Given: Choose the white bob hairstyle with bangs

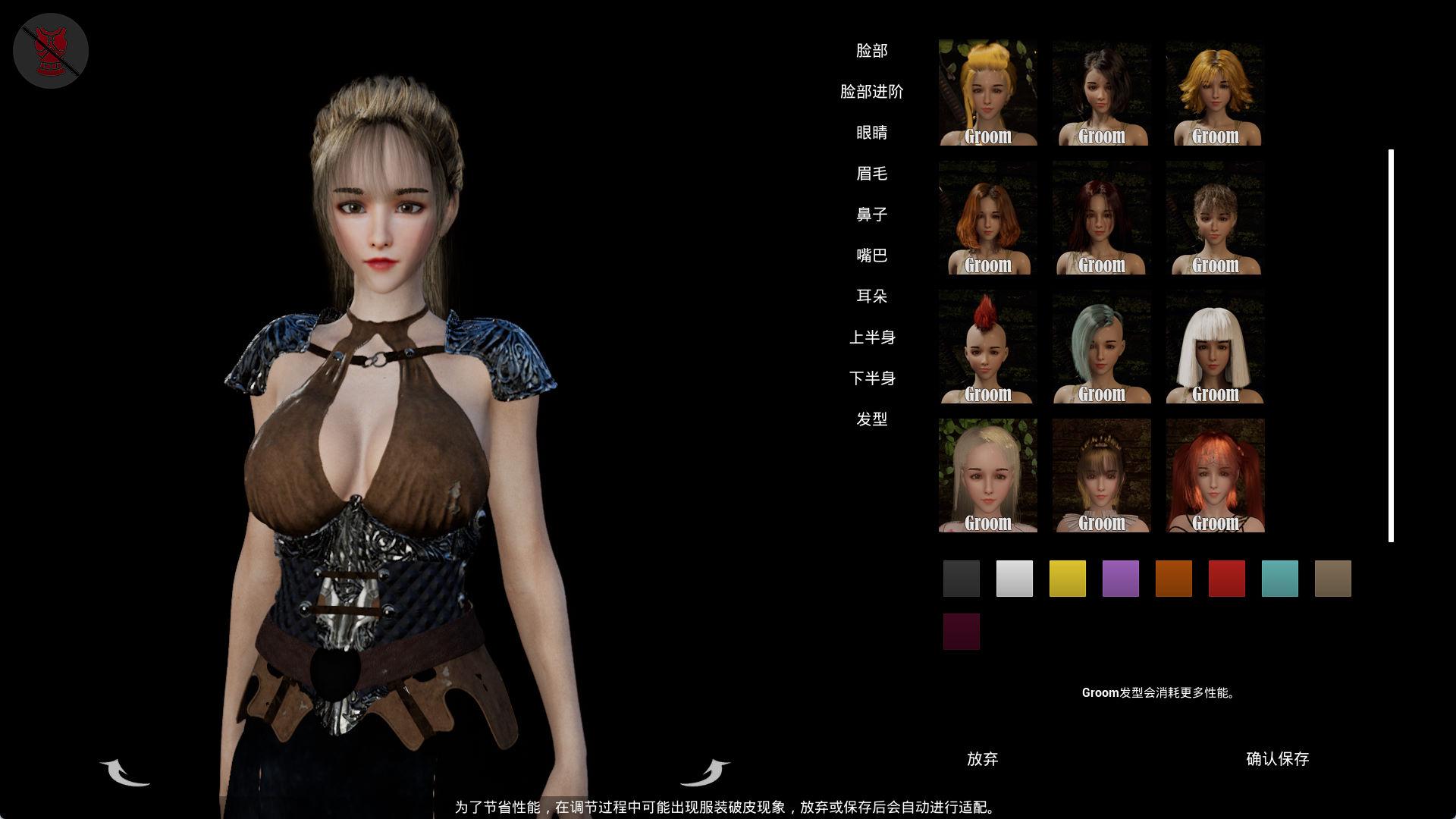Looking at the screenshot, I should point(1215,347).
